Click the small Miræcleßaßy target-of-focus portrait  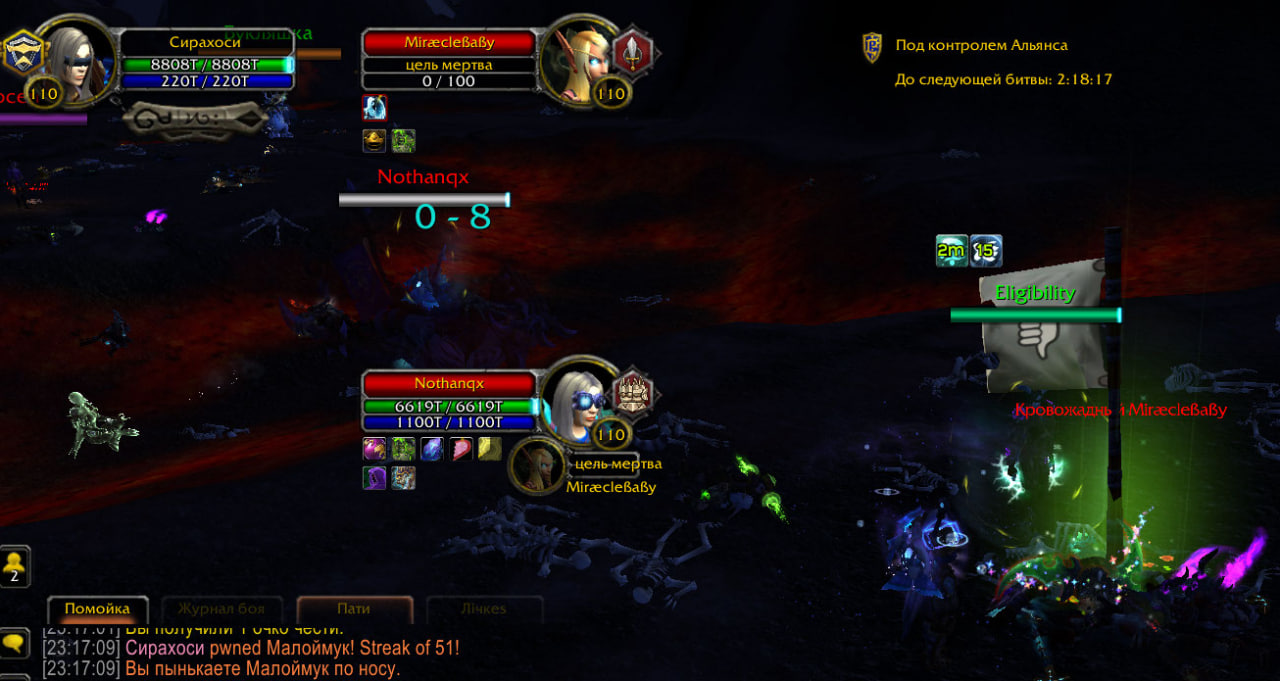tap(537, 465)
